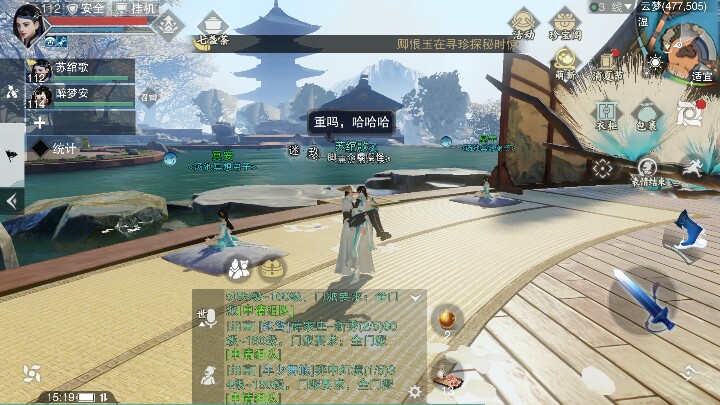The height and width of the screenshot is (405, 720).
Task: Open the 包裹 bag inventory
Action: (x=647, y=115)
